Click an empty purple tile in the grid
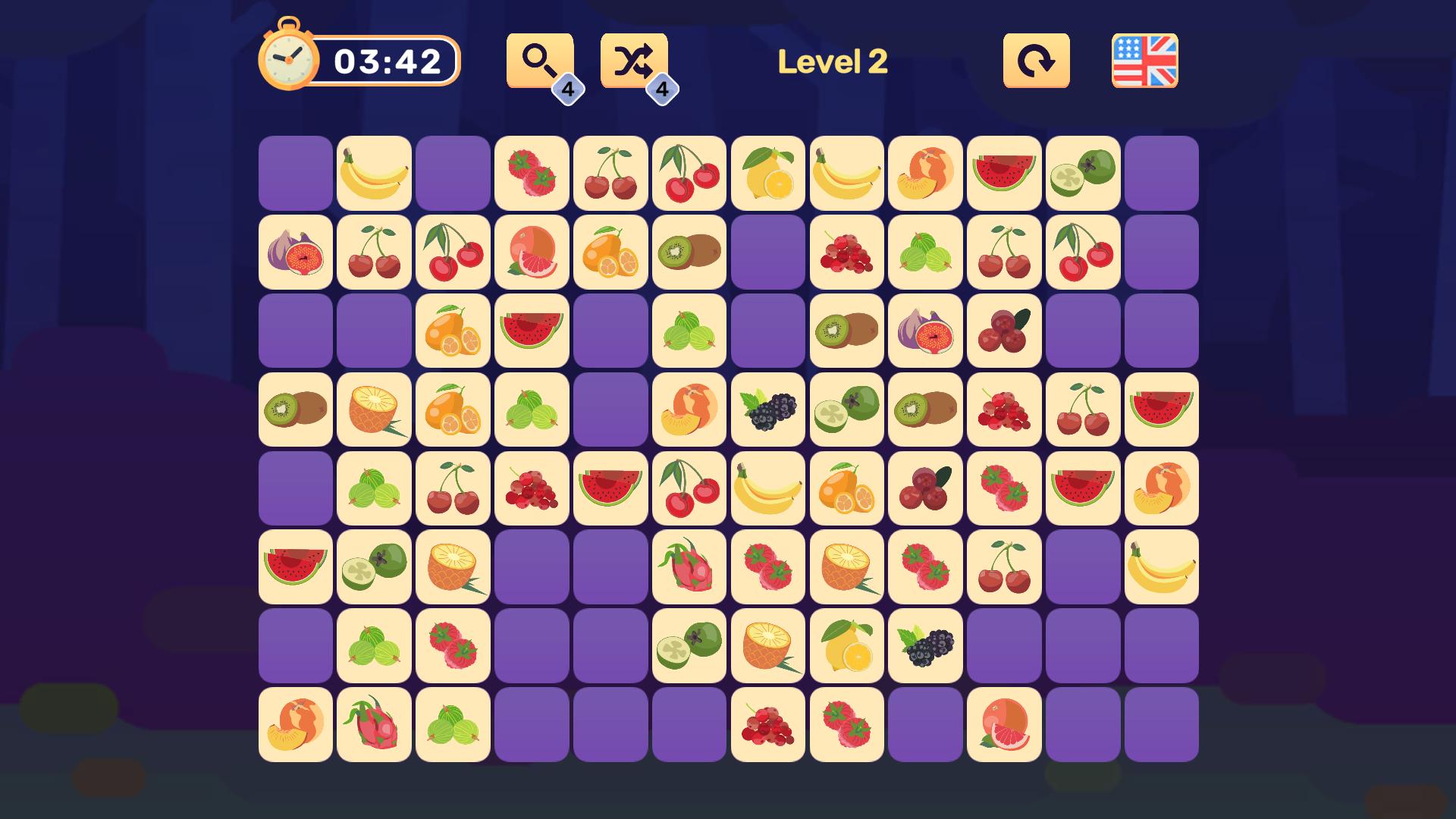 tap(294, 173)
